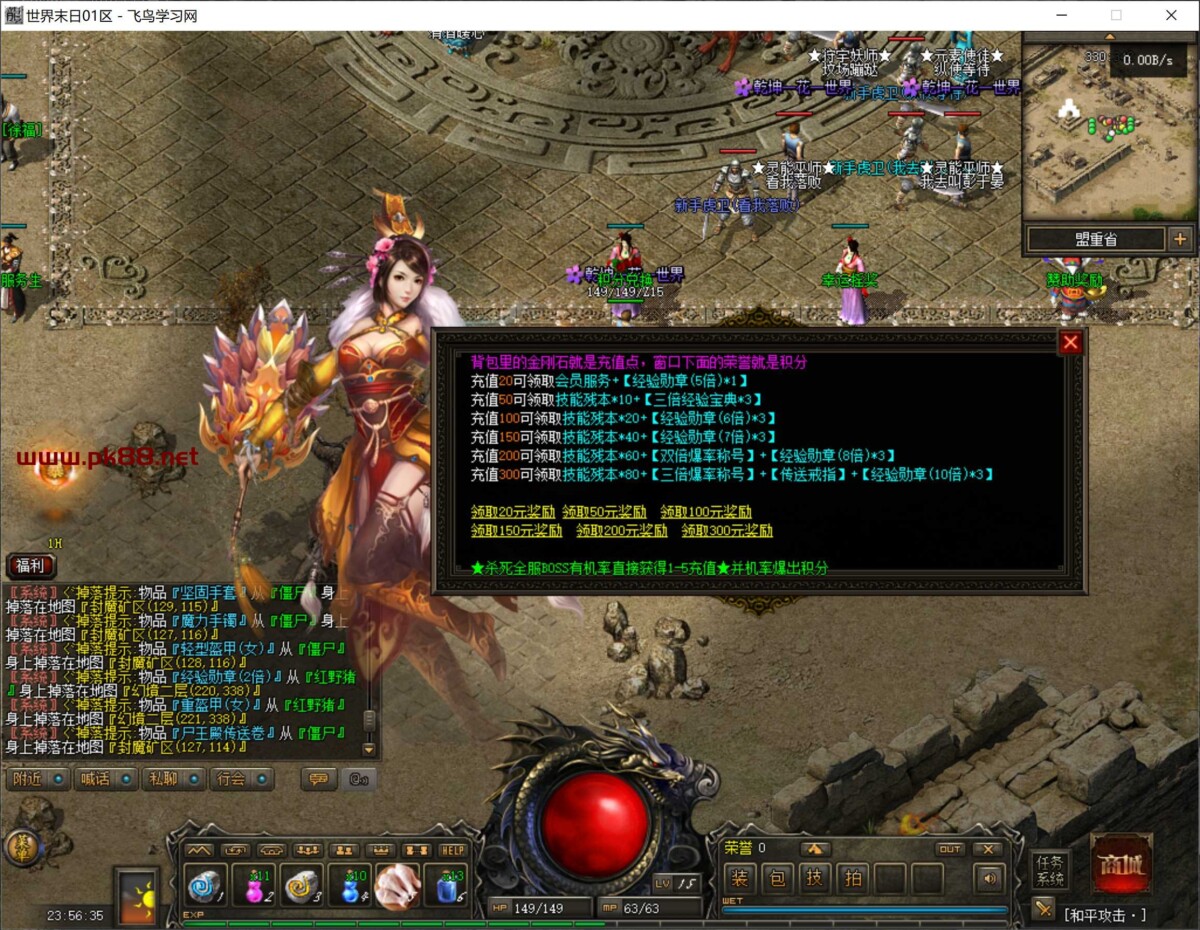Image resolution: width=1200 pixels, height=930 pixels.
Task: Open the HELP button on the hotbar
Action: tap(453, 850)
